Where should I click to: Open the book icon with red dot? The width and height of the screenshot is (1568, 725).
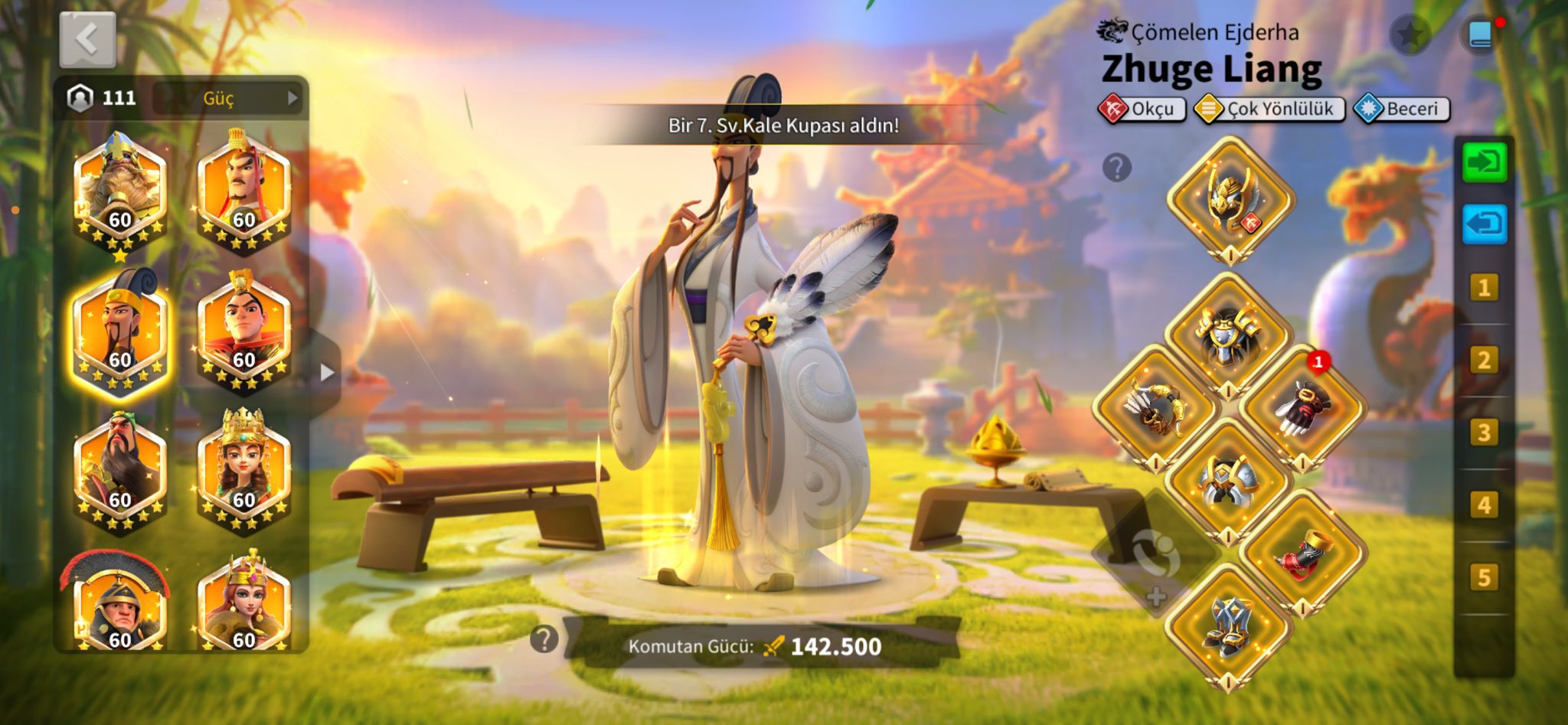coord(1481,35)
